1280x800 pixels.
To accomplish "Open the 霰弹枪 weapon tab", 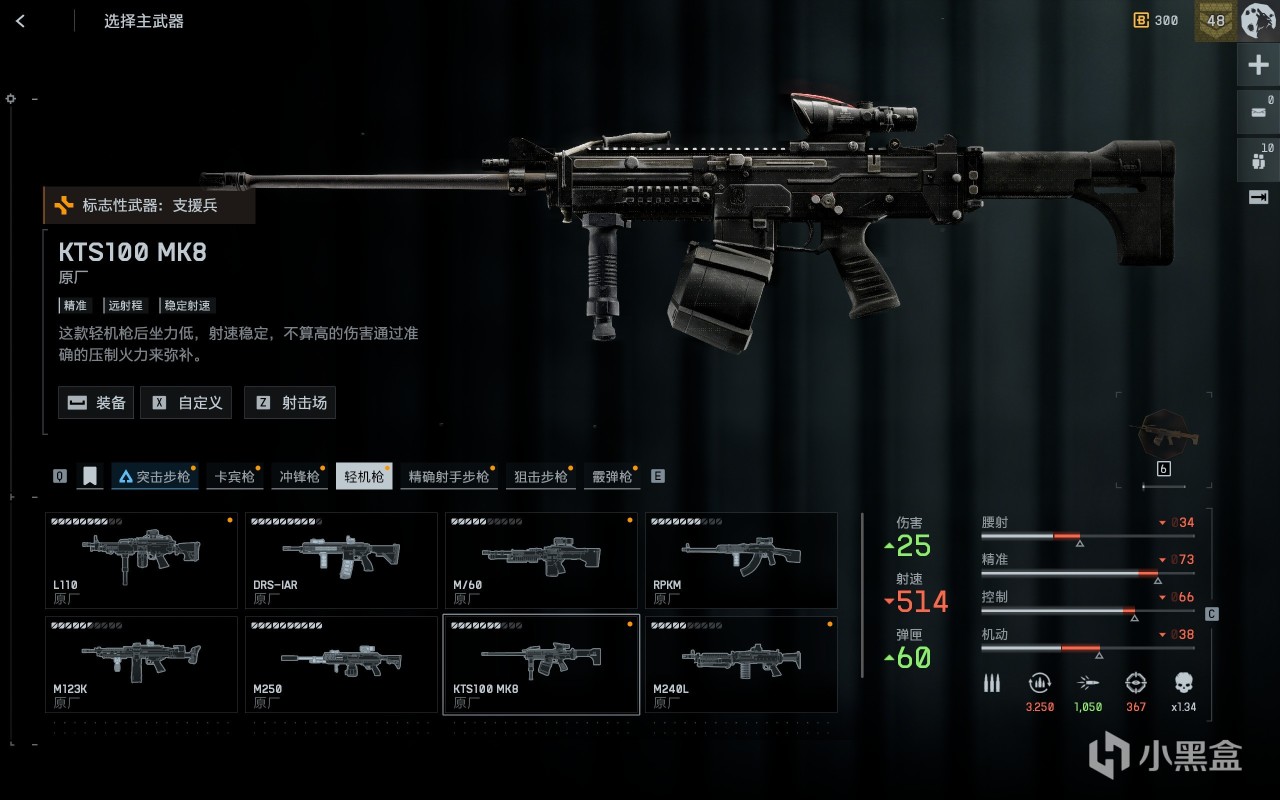I will pyautogui.click(x=611, y=477).
